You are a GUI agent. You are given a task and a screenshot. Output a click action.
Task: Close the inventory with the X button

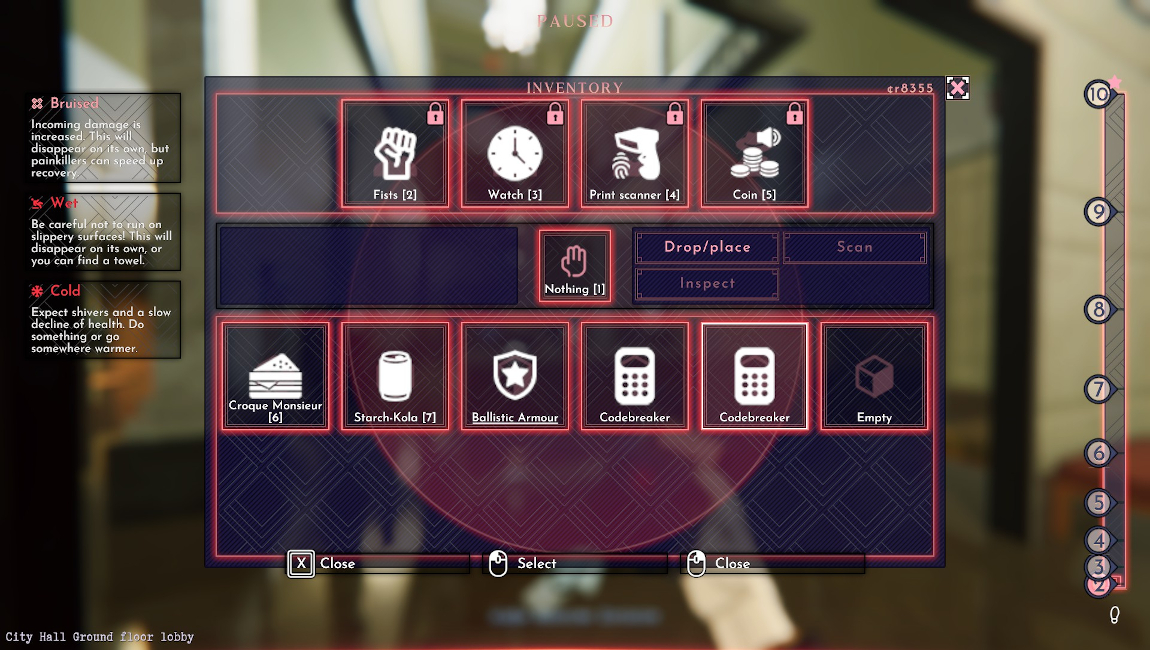tap(957, 88)
